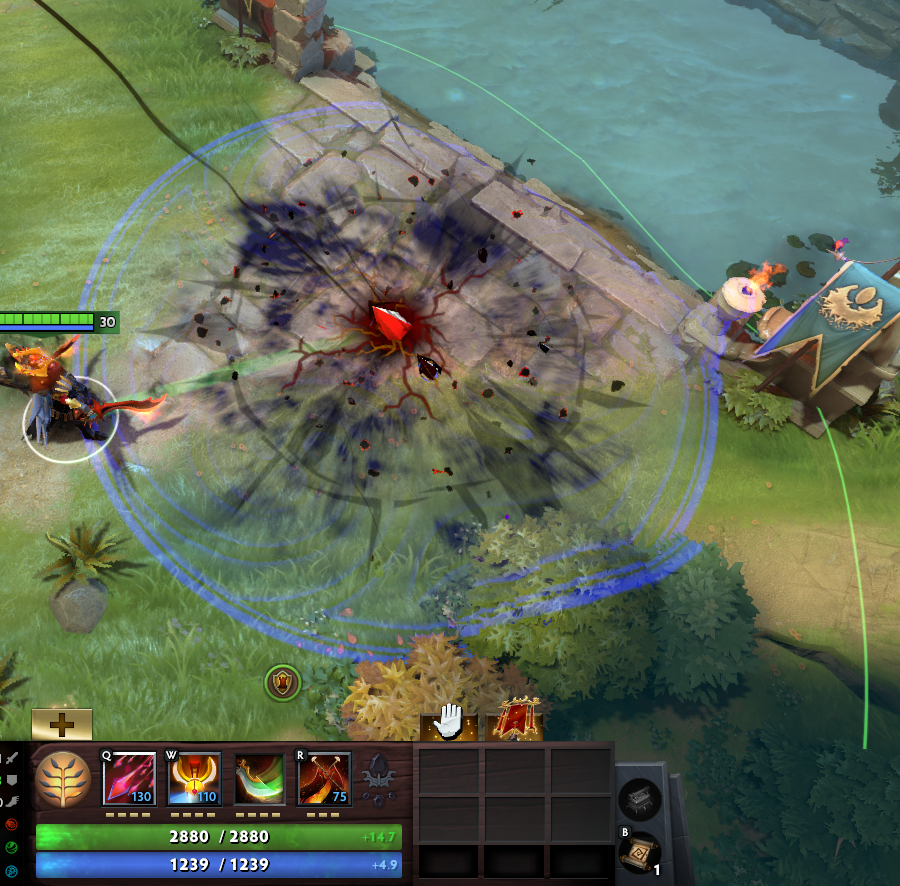The height and width of the screenshot is (886, 900).
Task: Activate the Q ability costing 130 mana
Action: (129, 778)
